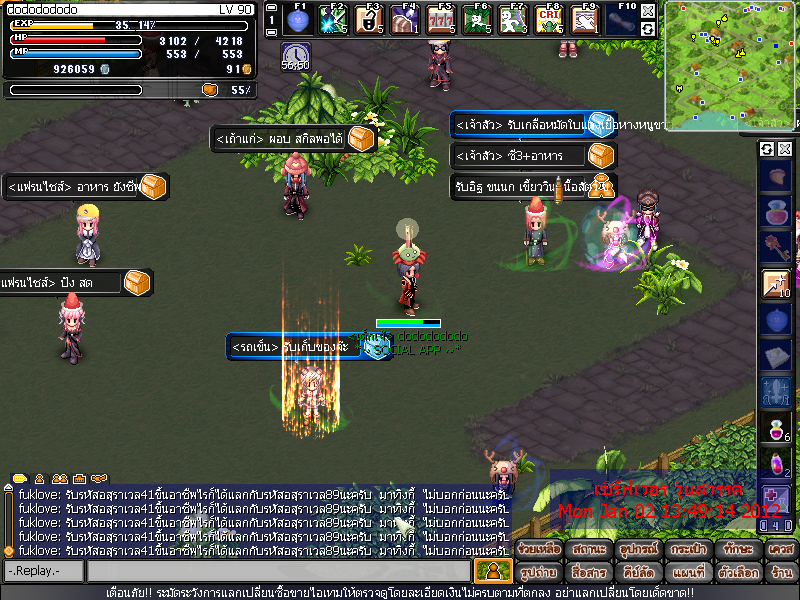Open the อุปกรณ์ (equipment) window
800x600 pixels.
coord(637,550)
